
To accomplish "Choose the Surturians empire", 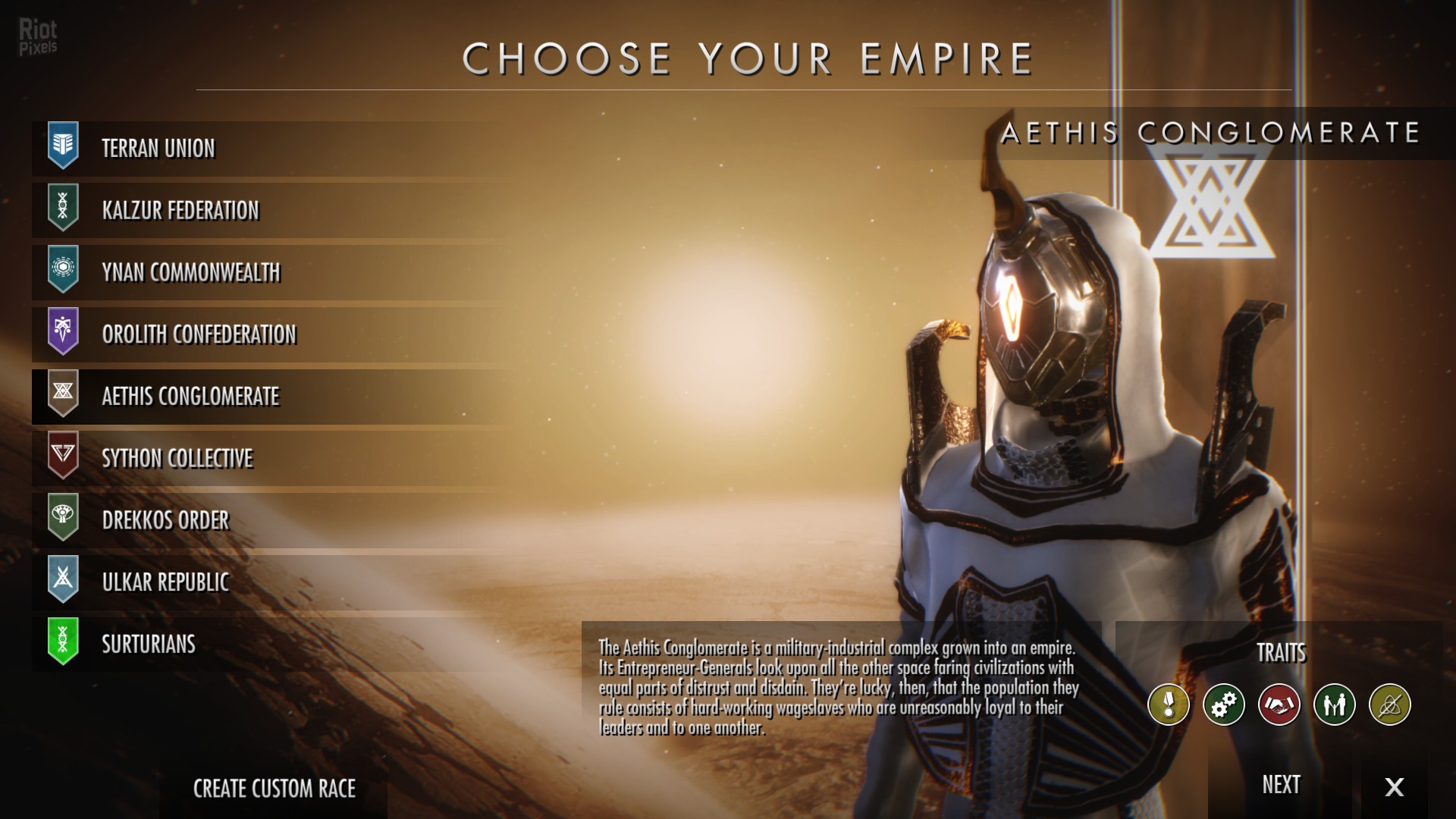I will (x=149, y=645).
